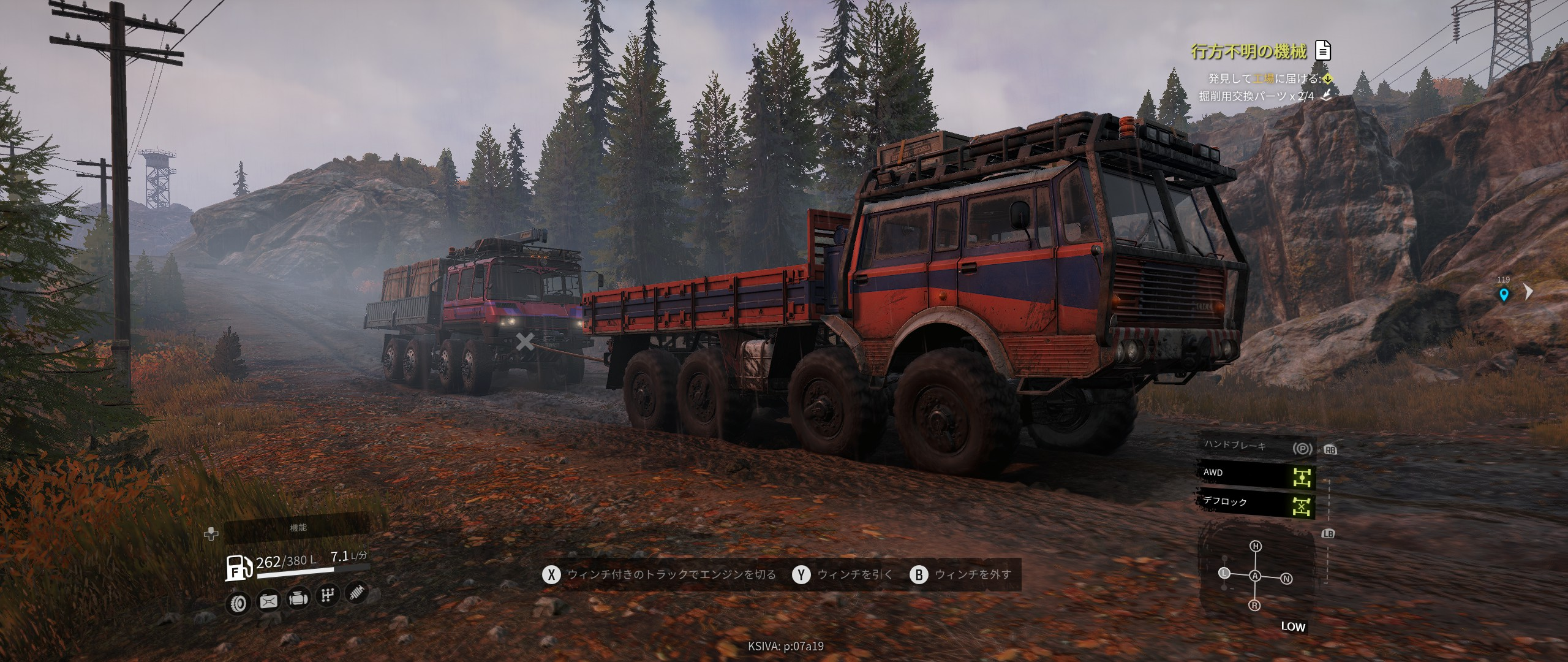Toggle the ハンドブレーキ handbrake row
The image size is (1568, 662).
pos(1256,447)
